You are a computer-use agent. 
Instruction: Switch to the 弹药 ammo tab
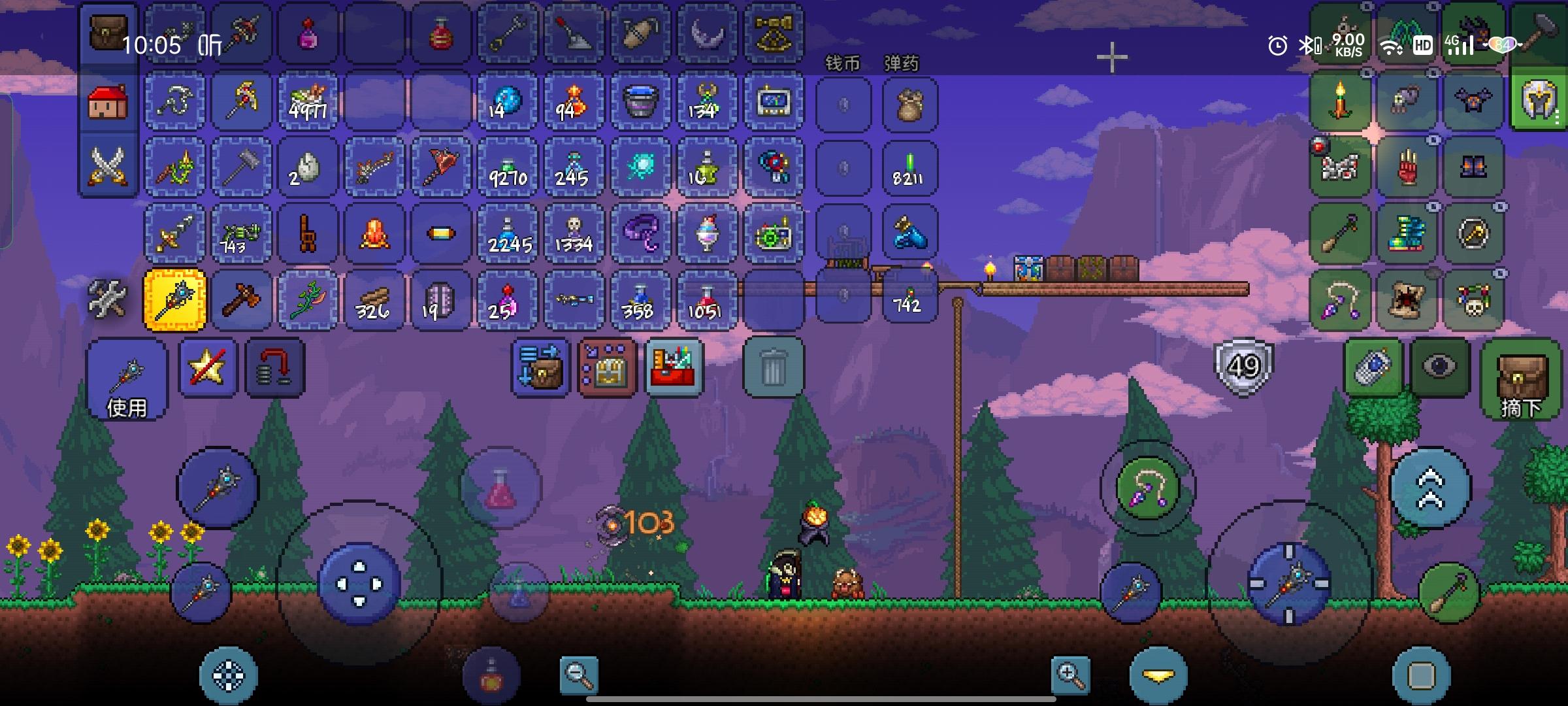(x=904, y=64)
